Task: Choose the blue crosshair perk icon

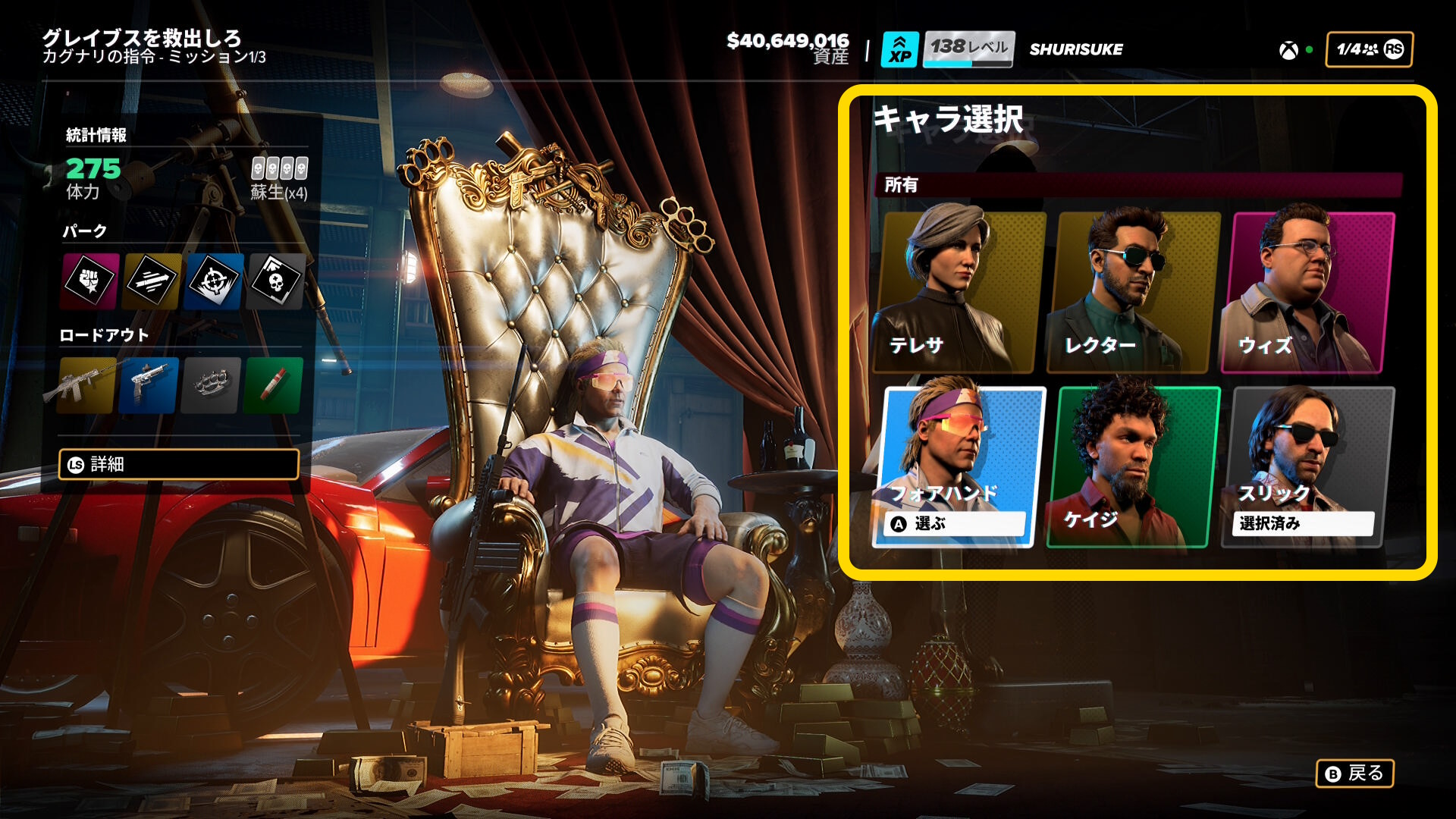Action: coord(215,281)
